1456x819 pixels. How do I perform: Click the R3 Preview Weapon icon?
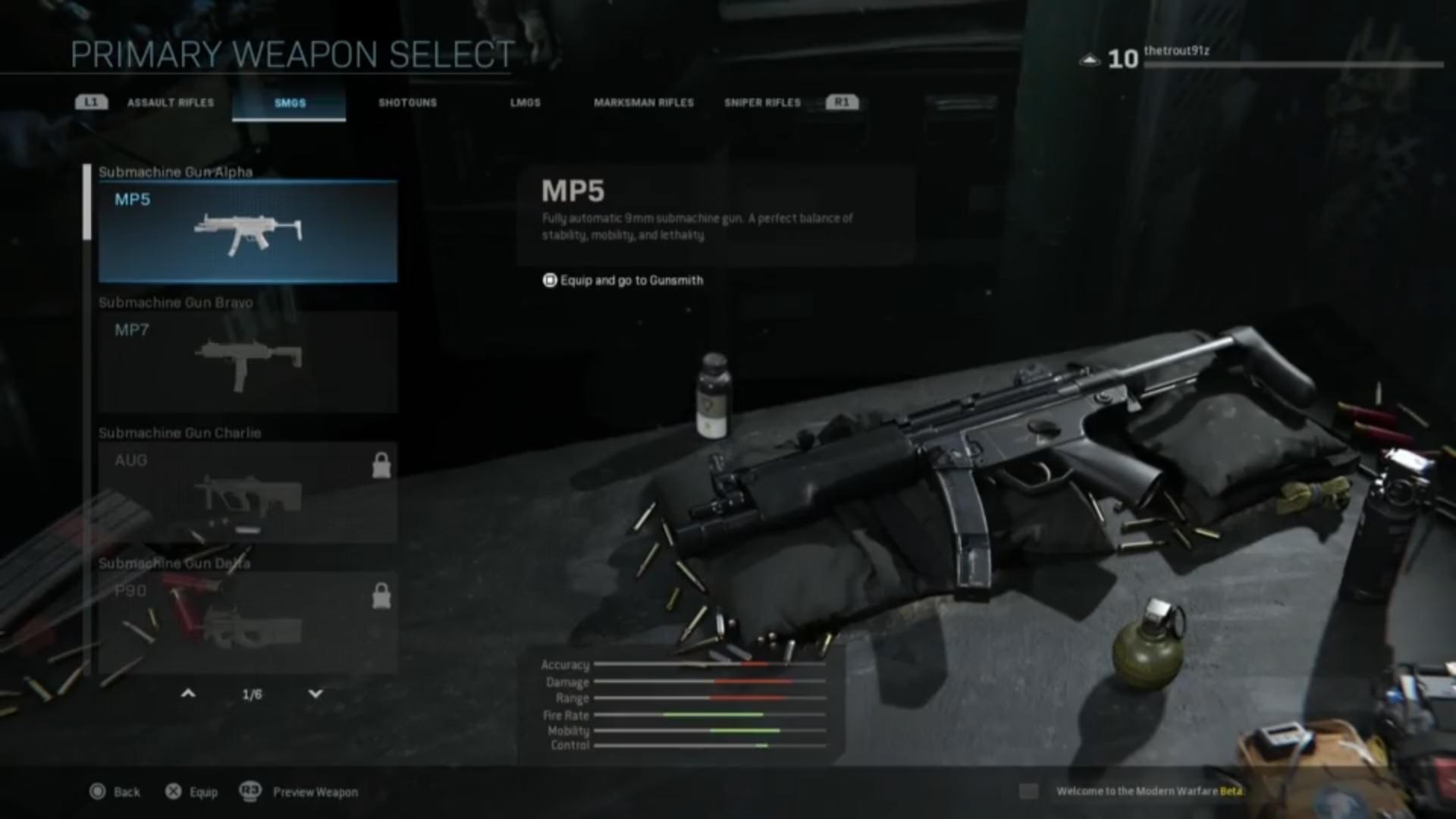coord(250,791)
